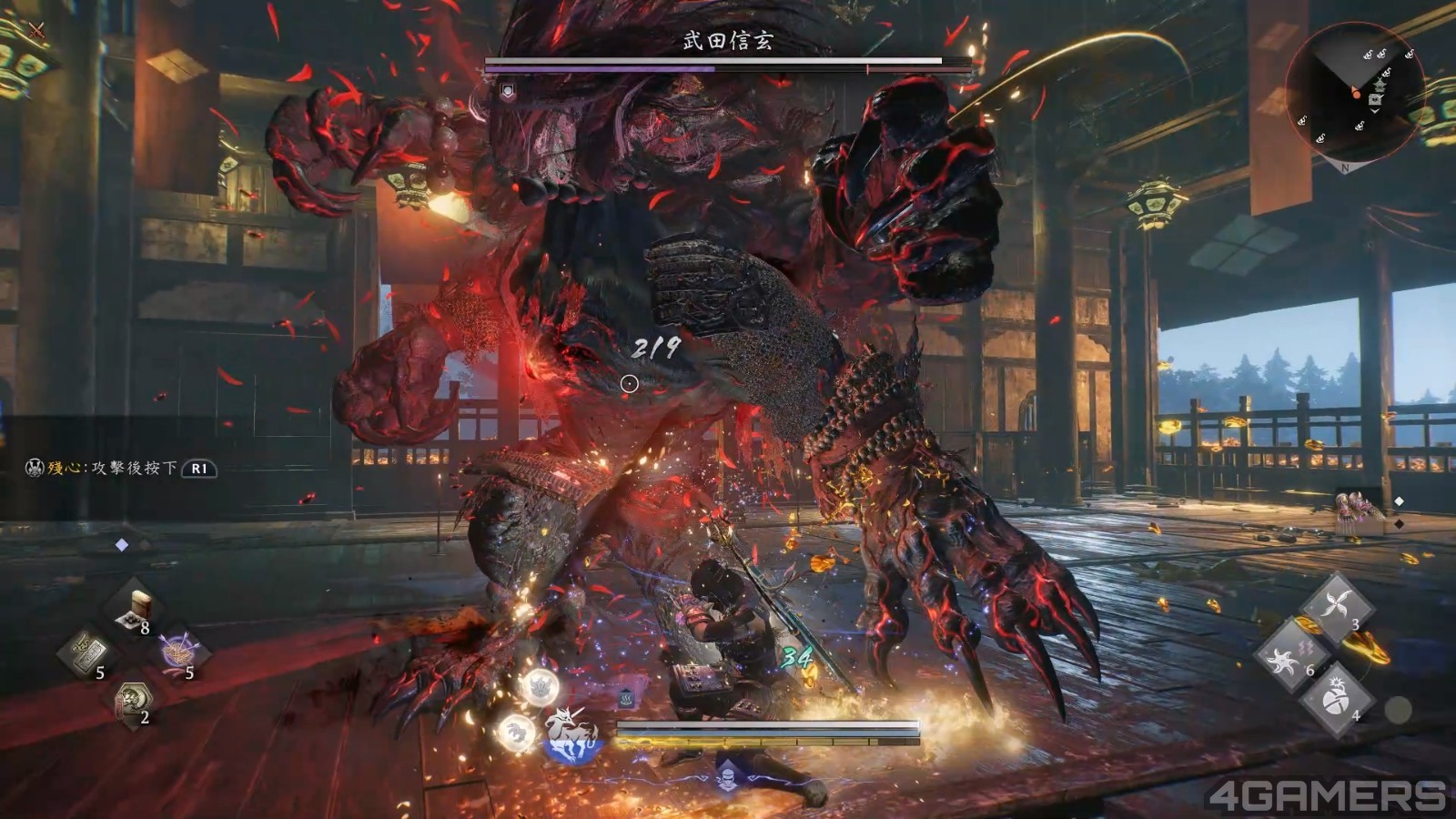Click the arrow quiver shortcut showing 5
This screenshot has width=1456, height=819.
click(178, 652)
